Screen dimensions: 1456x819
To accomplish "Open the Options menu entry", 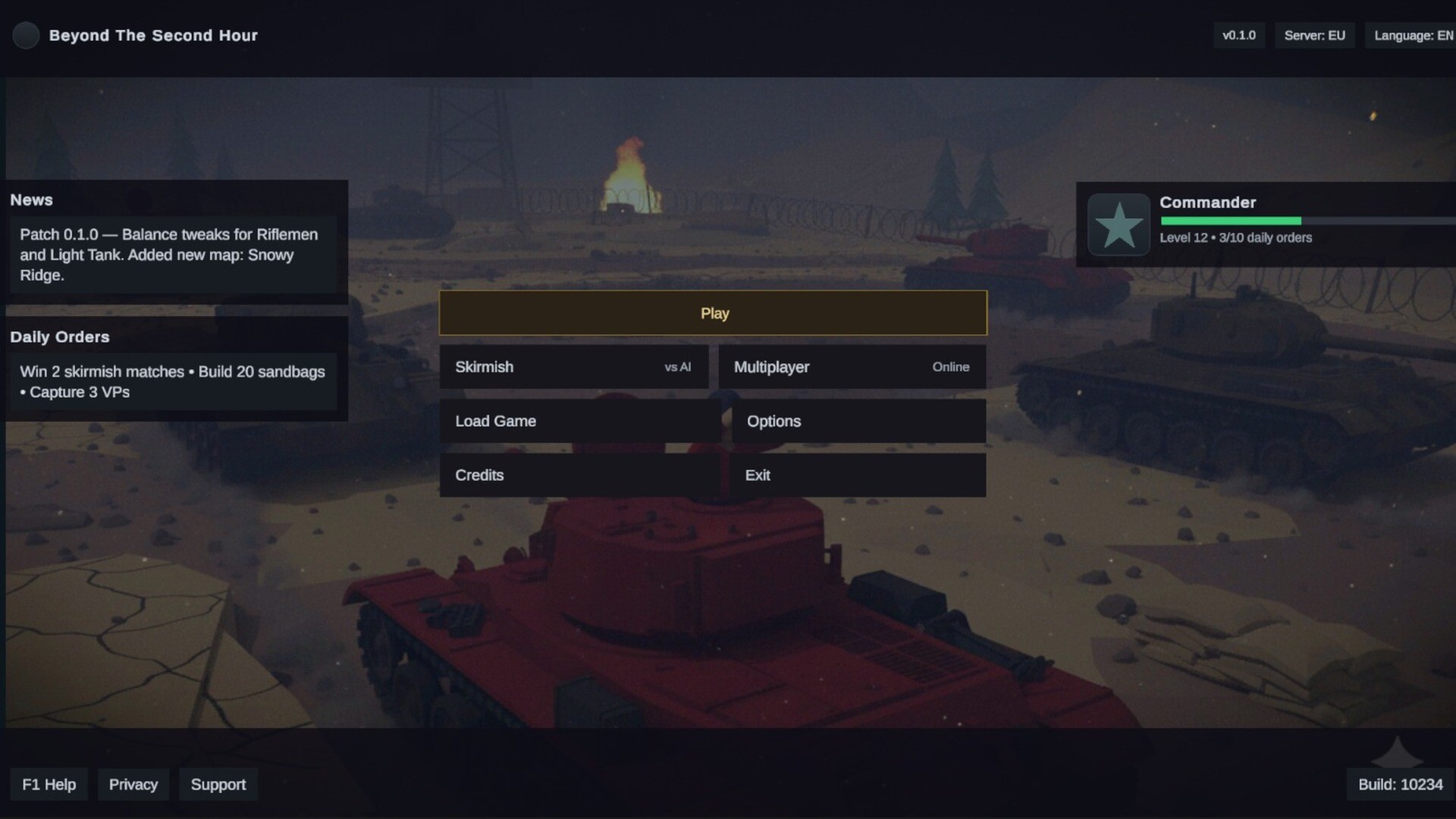I will tap(858, 421).
